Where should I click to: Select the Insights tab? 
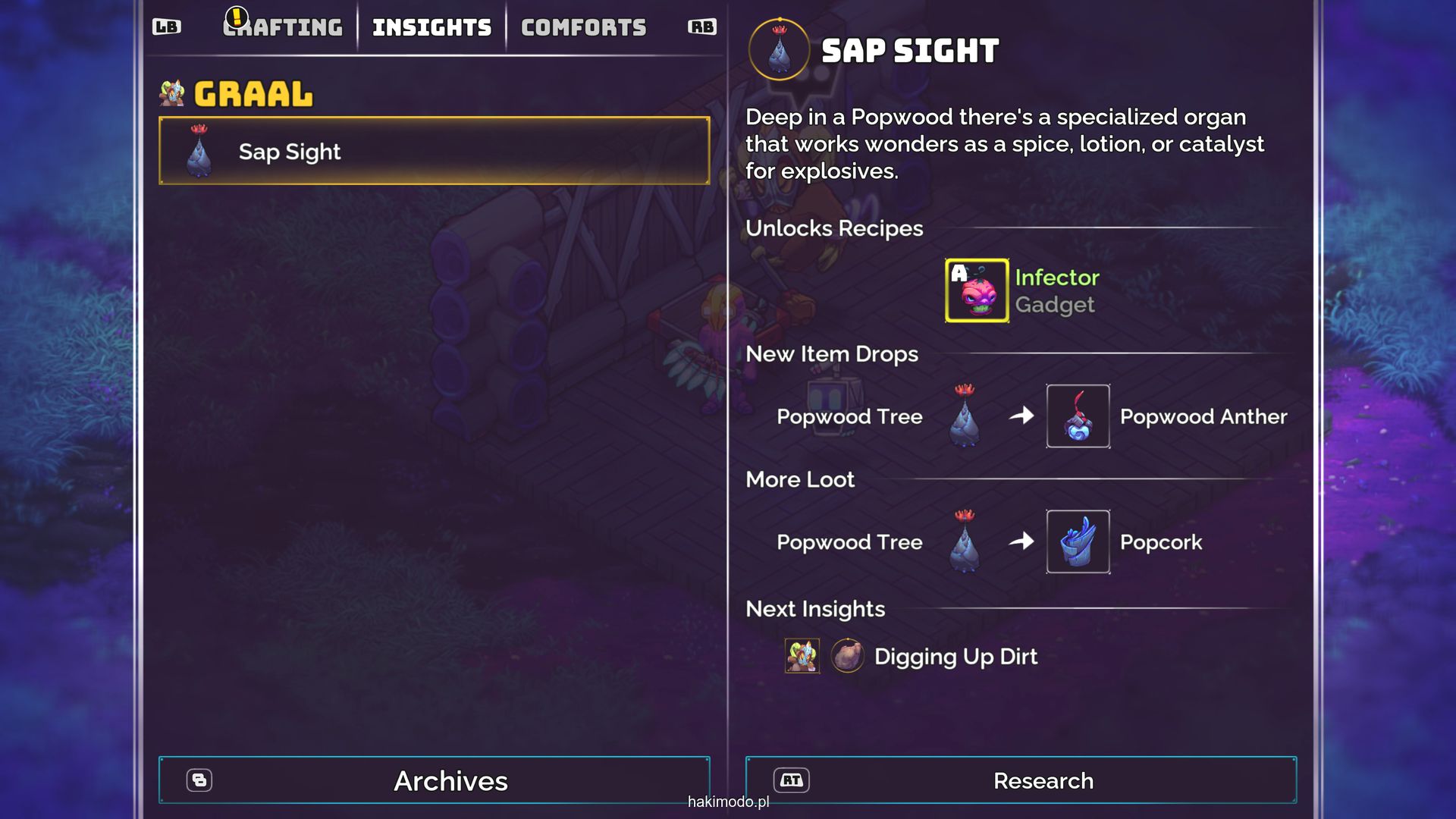click(431, 28)
